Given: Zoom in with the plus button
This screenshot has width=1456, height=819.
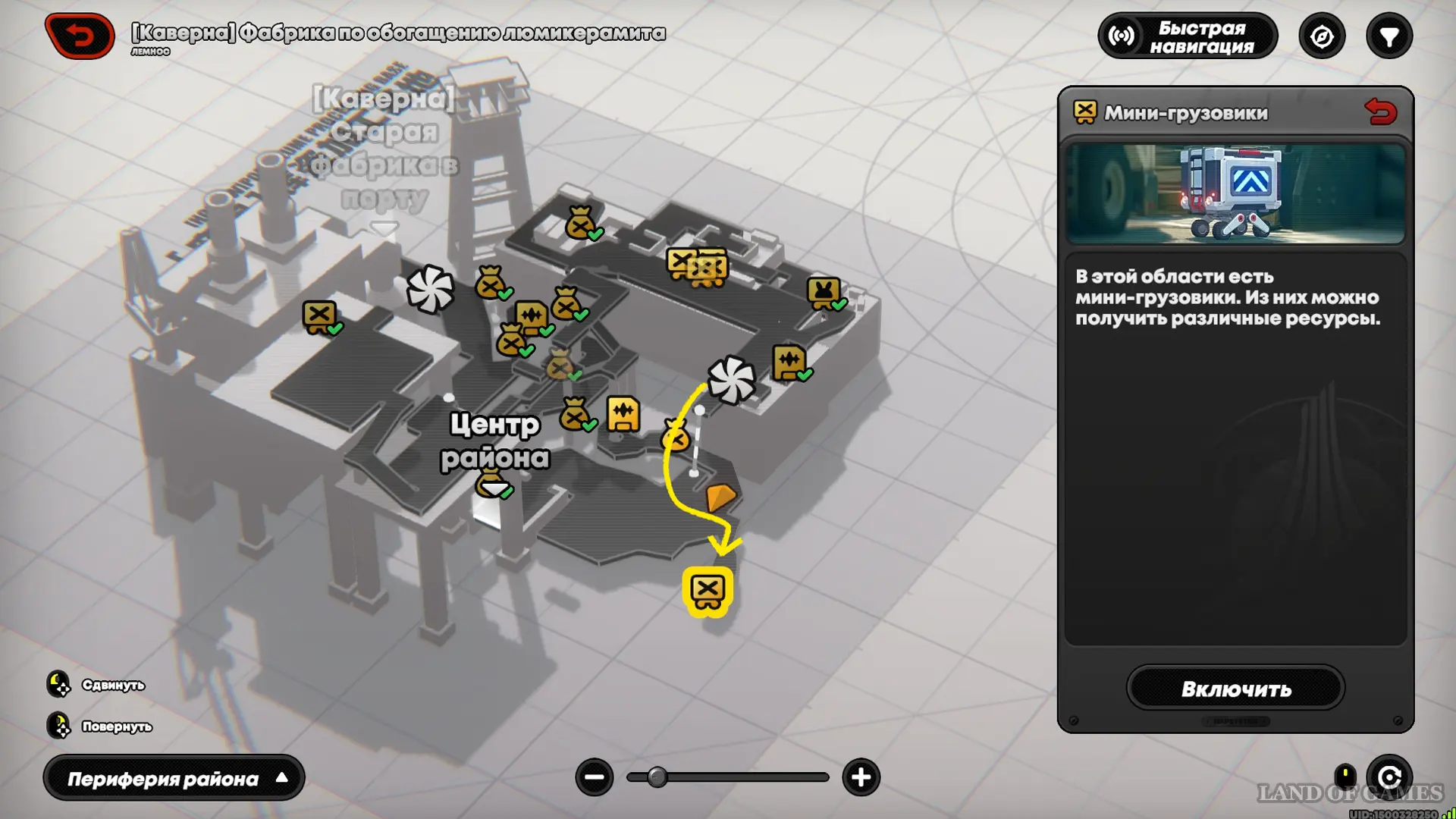Looking at the screenshot, I should (x=861, y=777).
